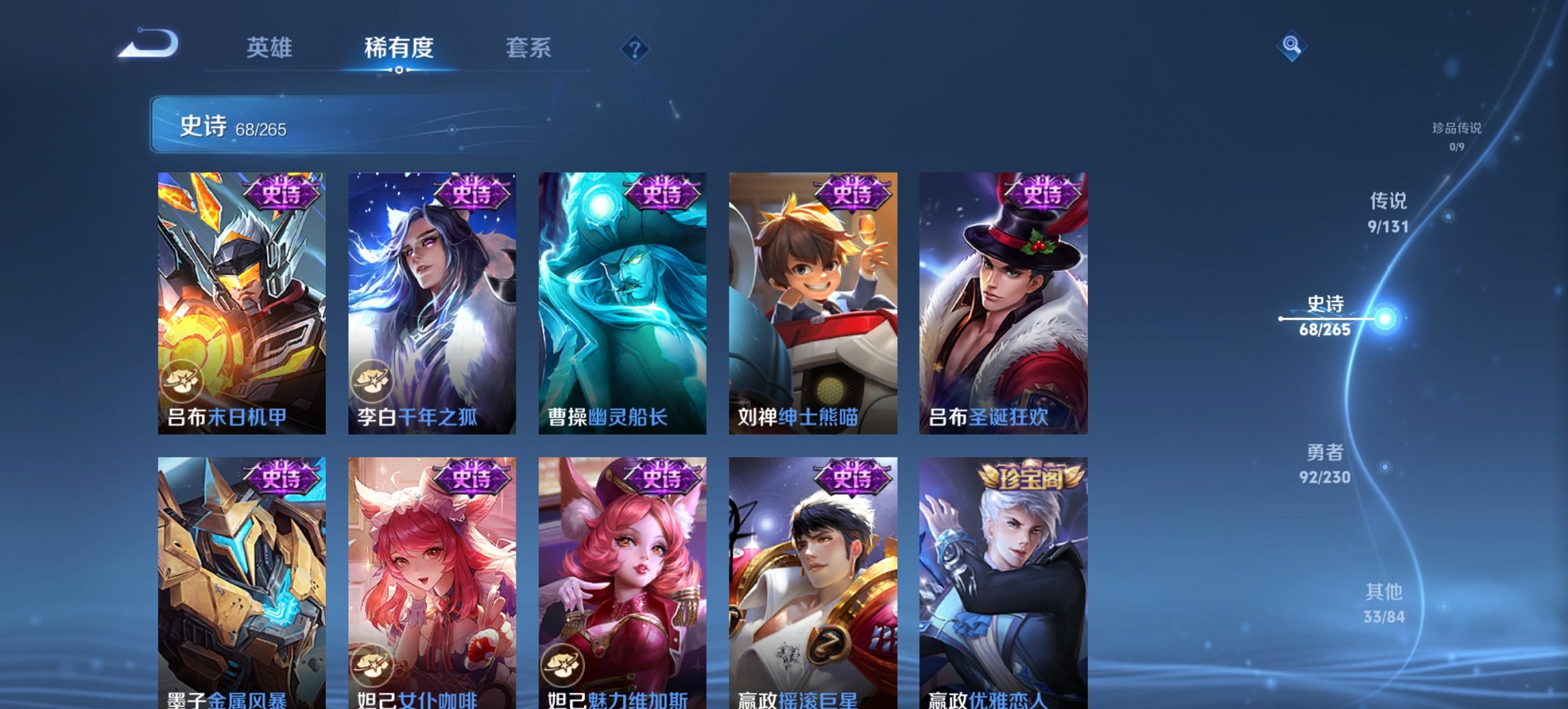Open the 刘禅绅士熊喵 skin card
Screen dimensions: 1568x709
(813, 301)
